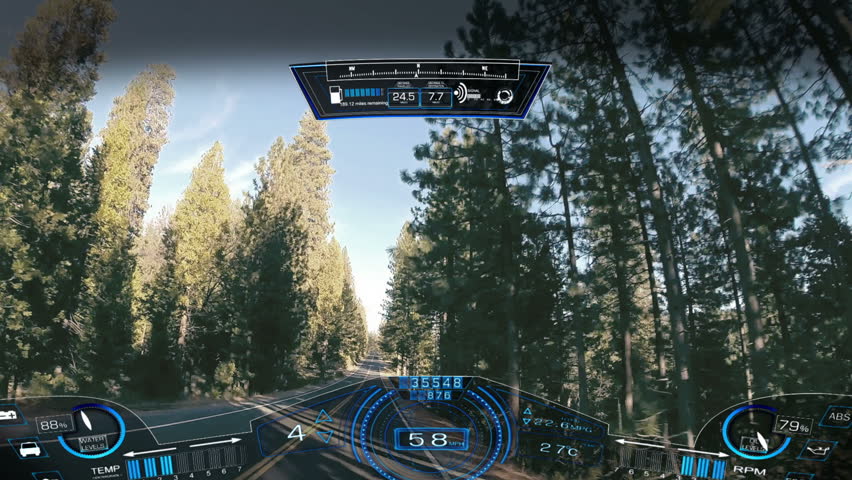The width and height of the screenshot is (852, 480).
Task: Activate the circular ring icon
Action: [x=505, y=96]
